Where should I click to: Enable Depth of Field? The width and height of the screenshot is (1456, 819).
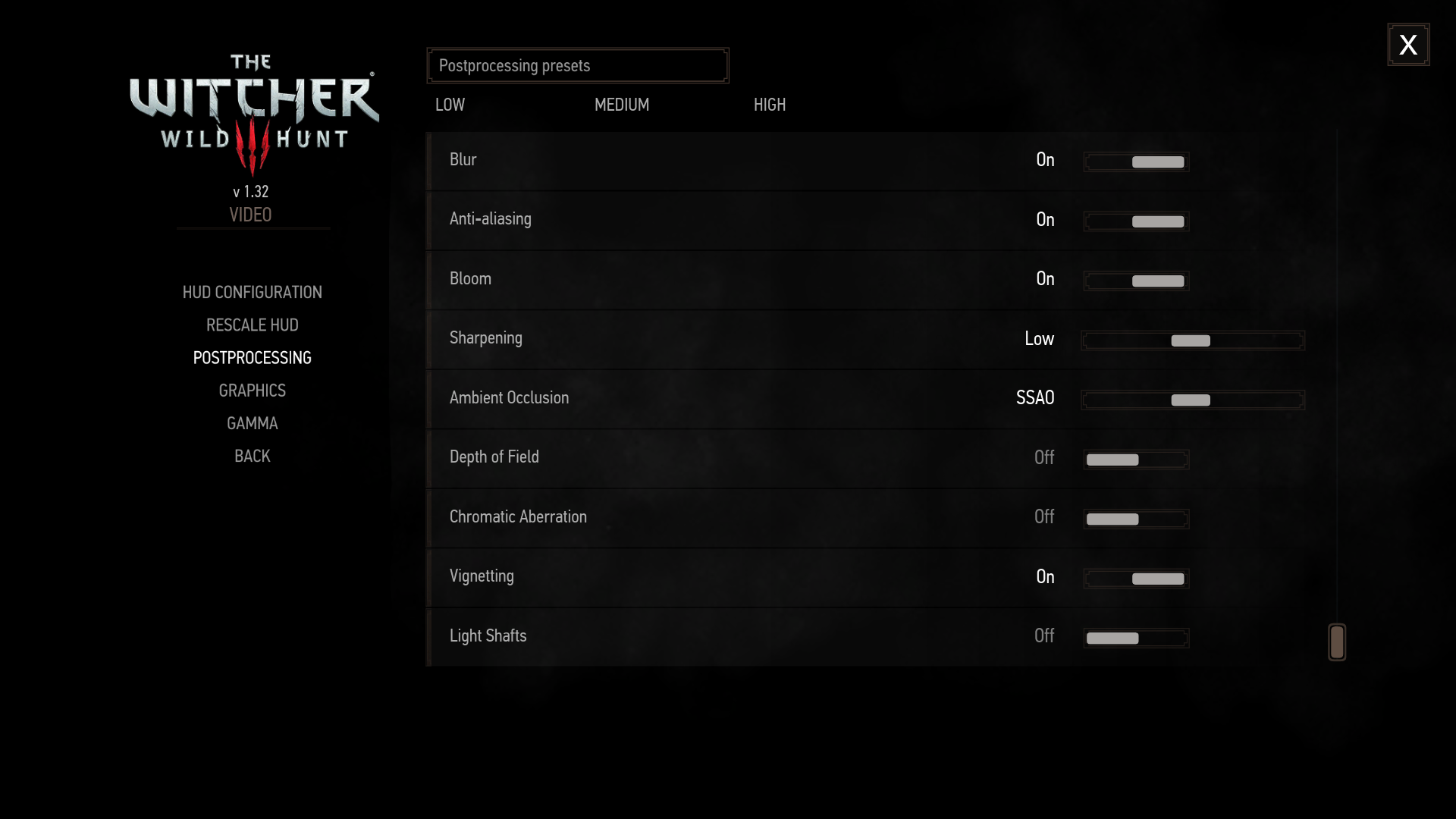coord(1136,460)
